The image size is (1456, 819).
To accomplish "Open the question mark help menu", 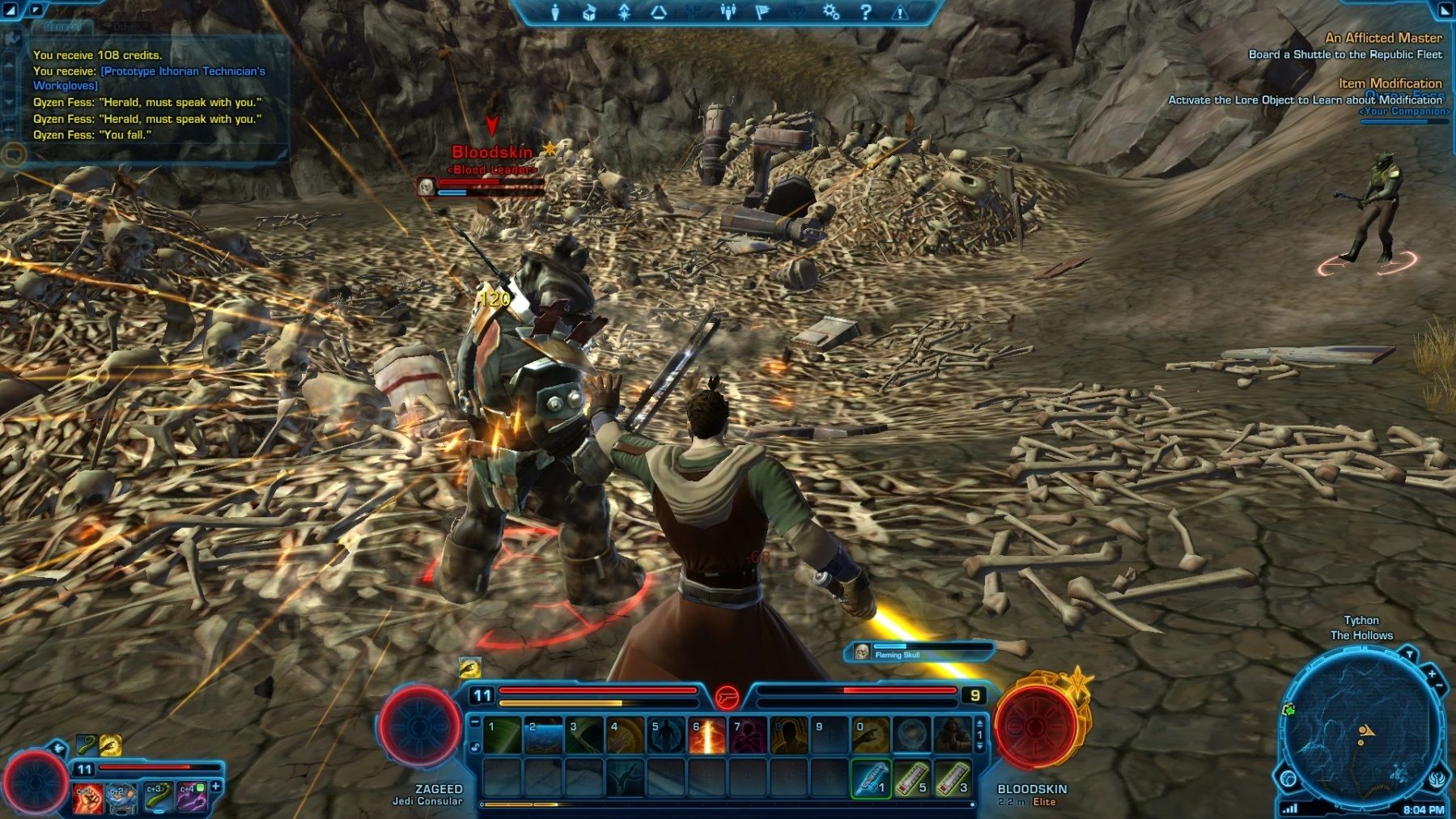I will point(865,12).
